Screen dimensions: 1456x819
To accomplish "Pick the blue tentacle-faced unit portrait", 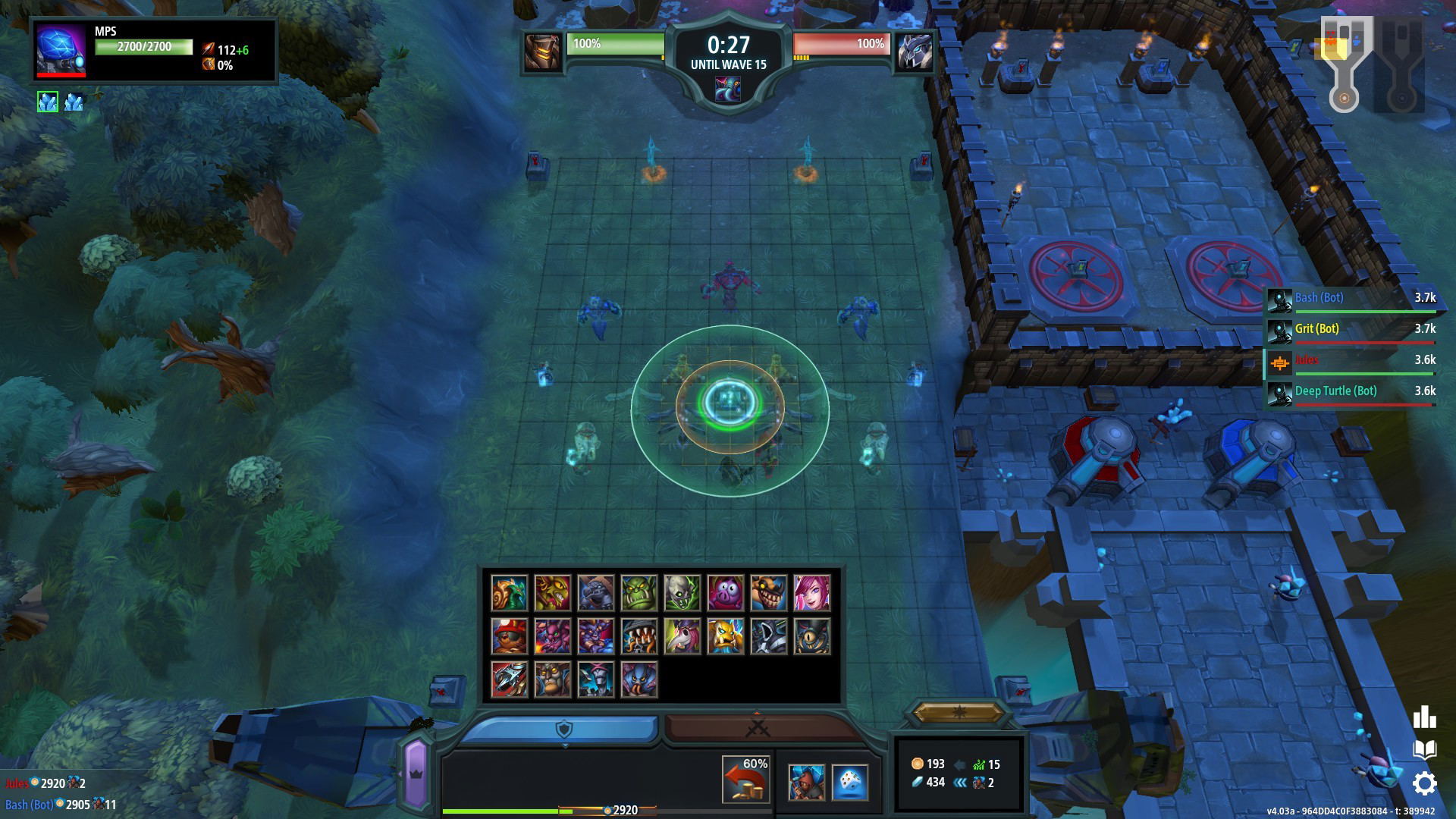I will pos(639,679).
